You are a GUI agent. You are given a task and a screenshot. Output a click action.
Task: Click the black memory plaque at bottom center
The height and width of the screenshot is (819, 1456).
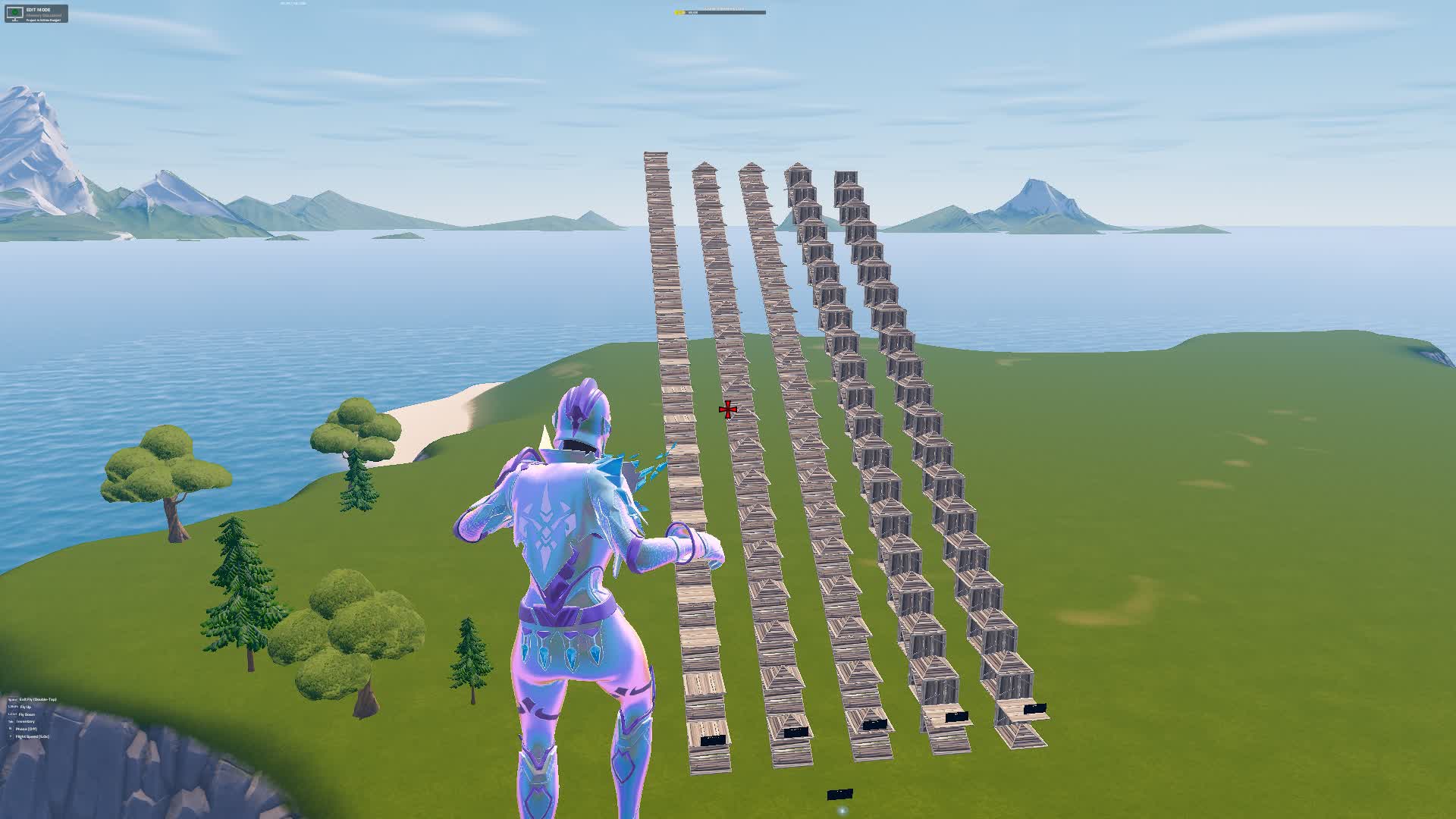[x=840, y=794]
